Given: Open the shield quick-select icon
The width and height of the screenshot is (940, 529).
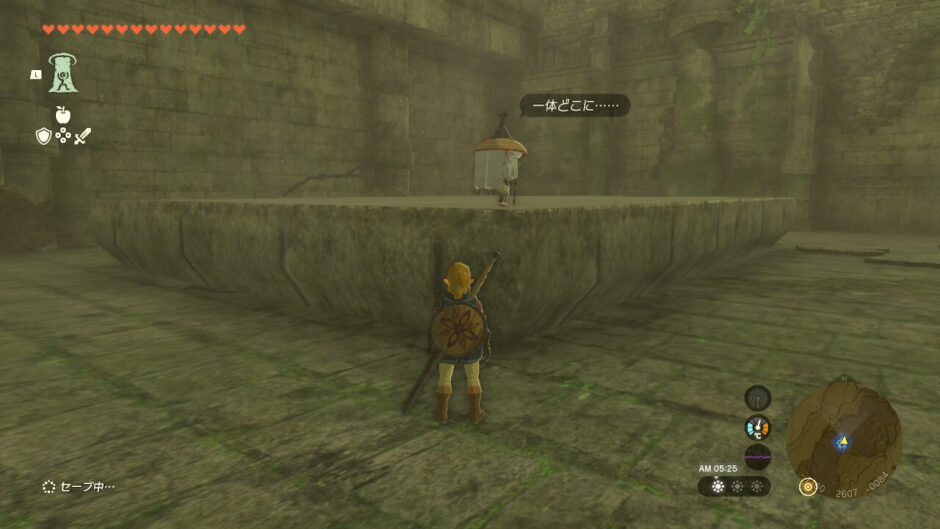Looking at the screenshot, I should [43, 136].
